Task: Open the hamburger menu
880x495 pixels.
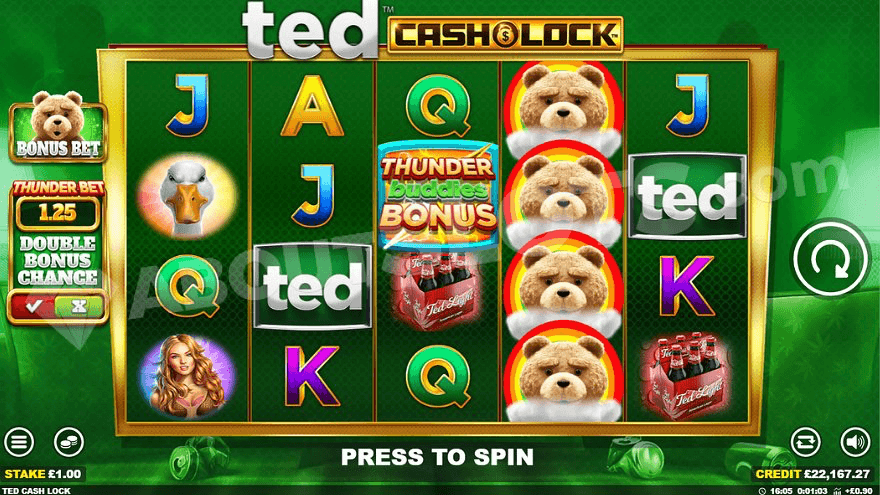Action: pyautogui.click(x=19, y=442)
